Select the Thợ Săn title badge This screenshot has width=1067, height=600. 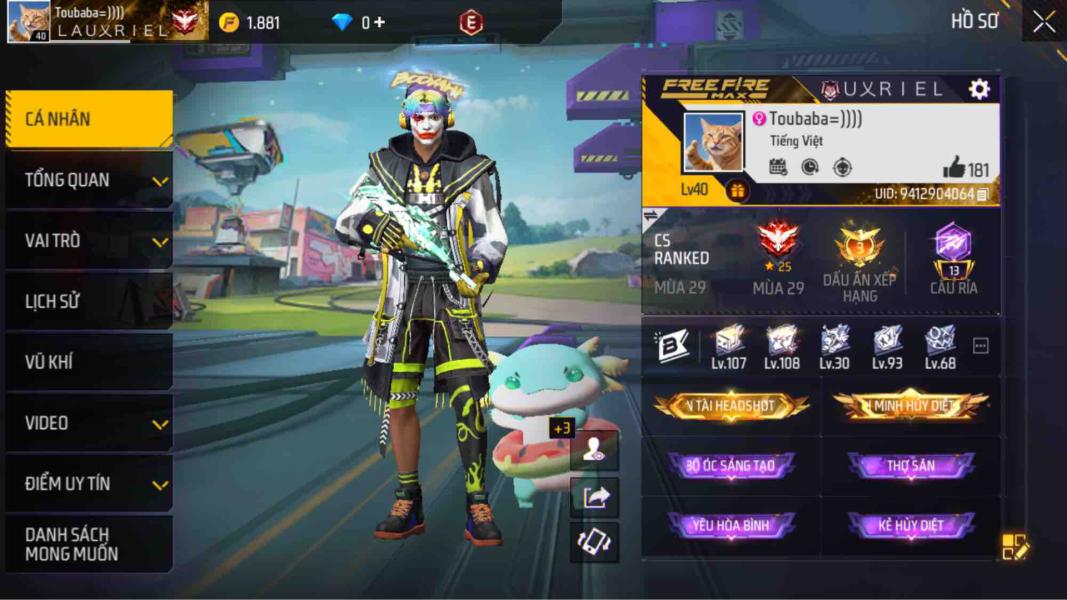point(910,466)
